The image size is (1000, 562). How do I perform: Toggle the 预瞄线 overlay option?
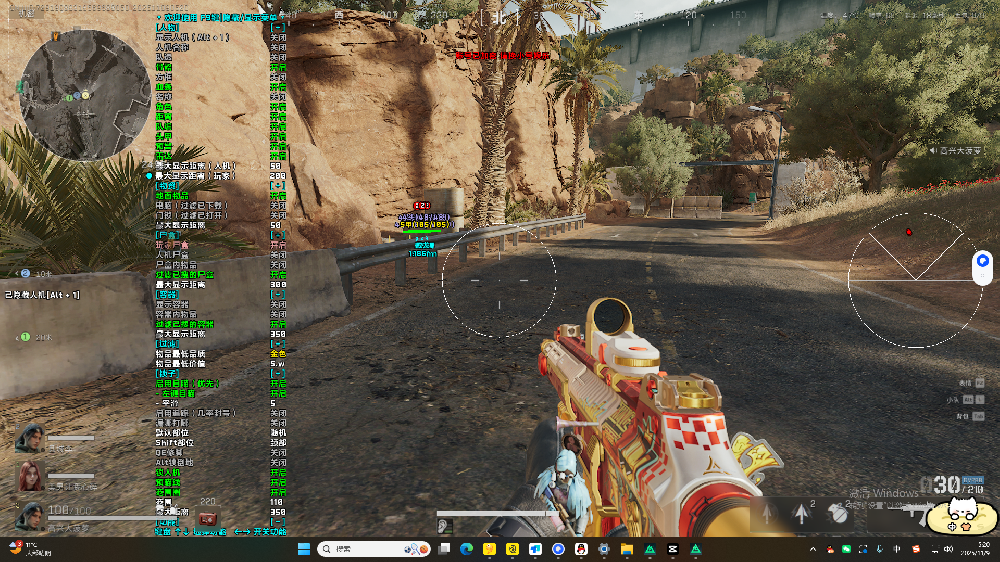pos(168,482)
